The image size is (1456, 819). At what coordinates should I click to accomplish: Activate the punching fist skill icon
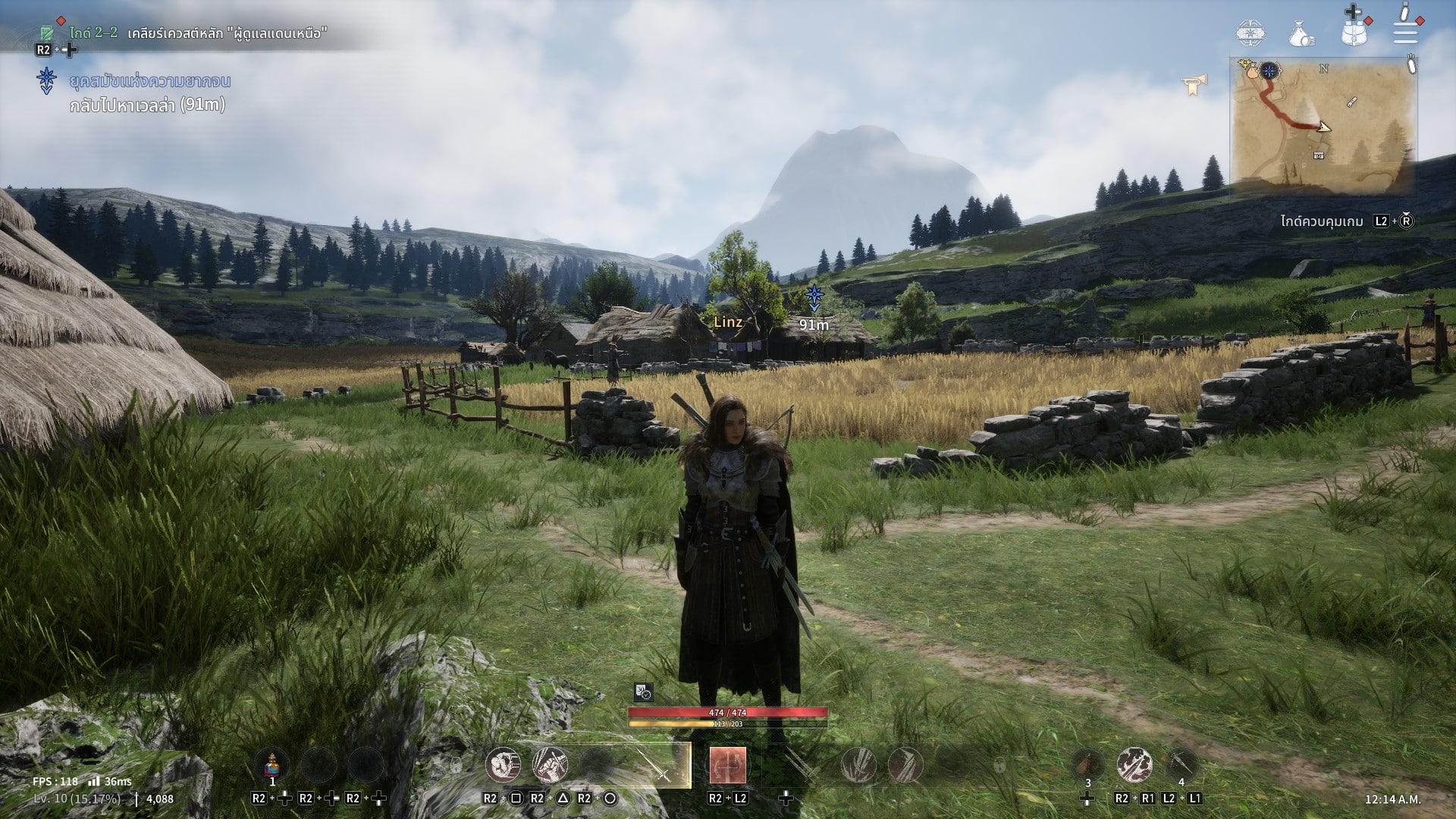click(x=503, y=764)
